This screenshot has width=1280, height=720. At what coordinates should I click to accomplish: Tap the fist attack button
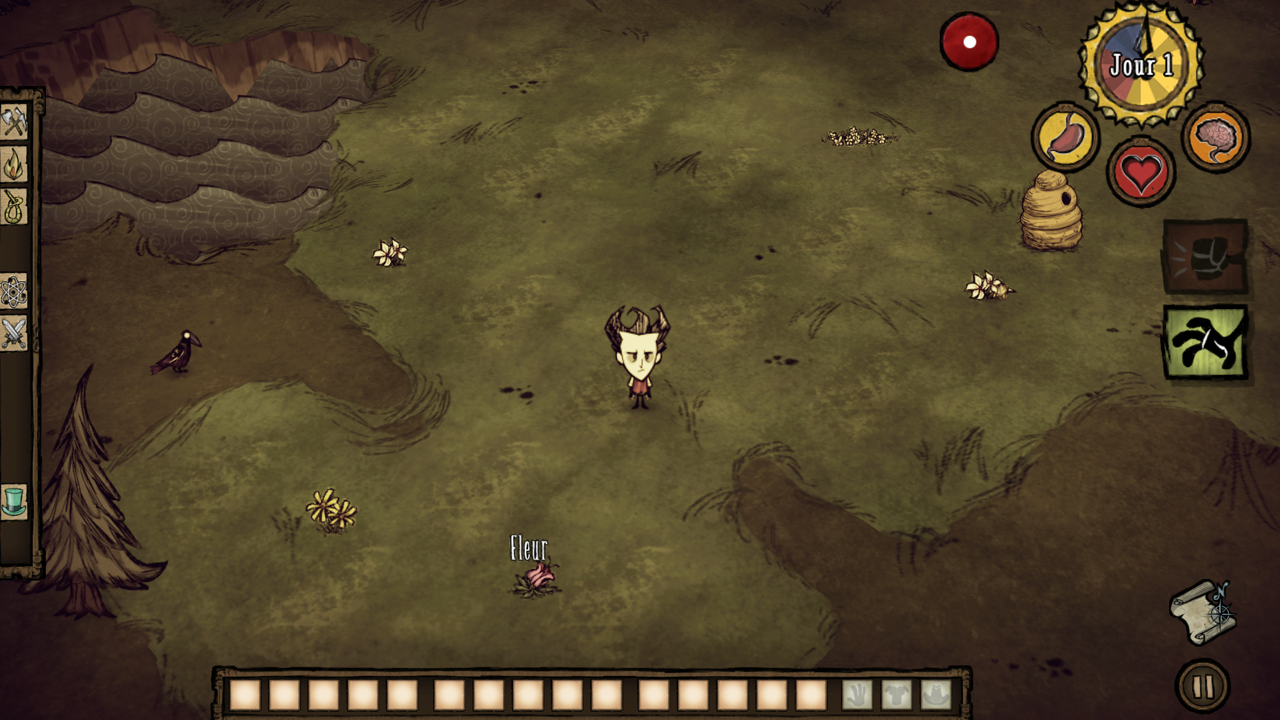pyautogui.click(x=1205, y=257)
